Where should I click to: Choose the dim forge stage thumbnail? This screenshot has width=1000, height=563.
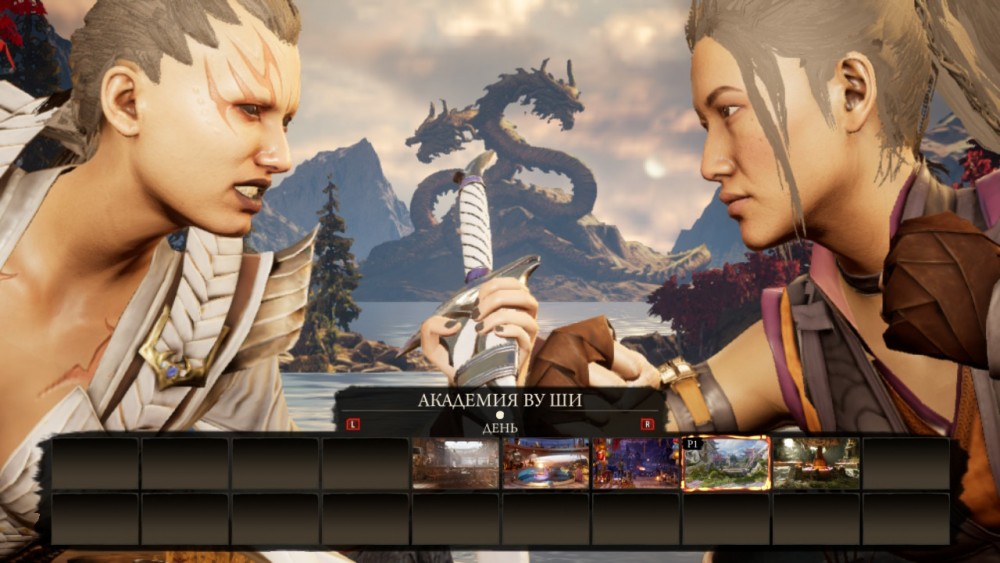[x=816, y=463]
